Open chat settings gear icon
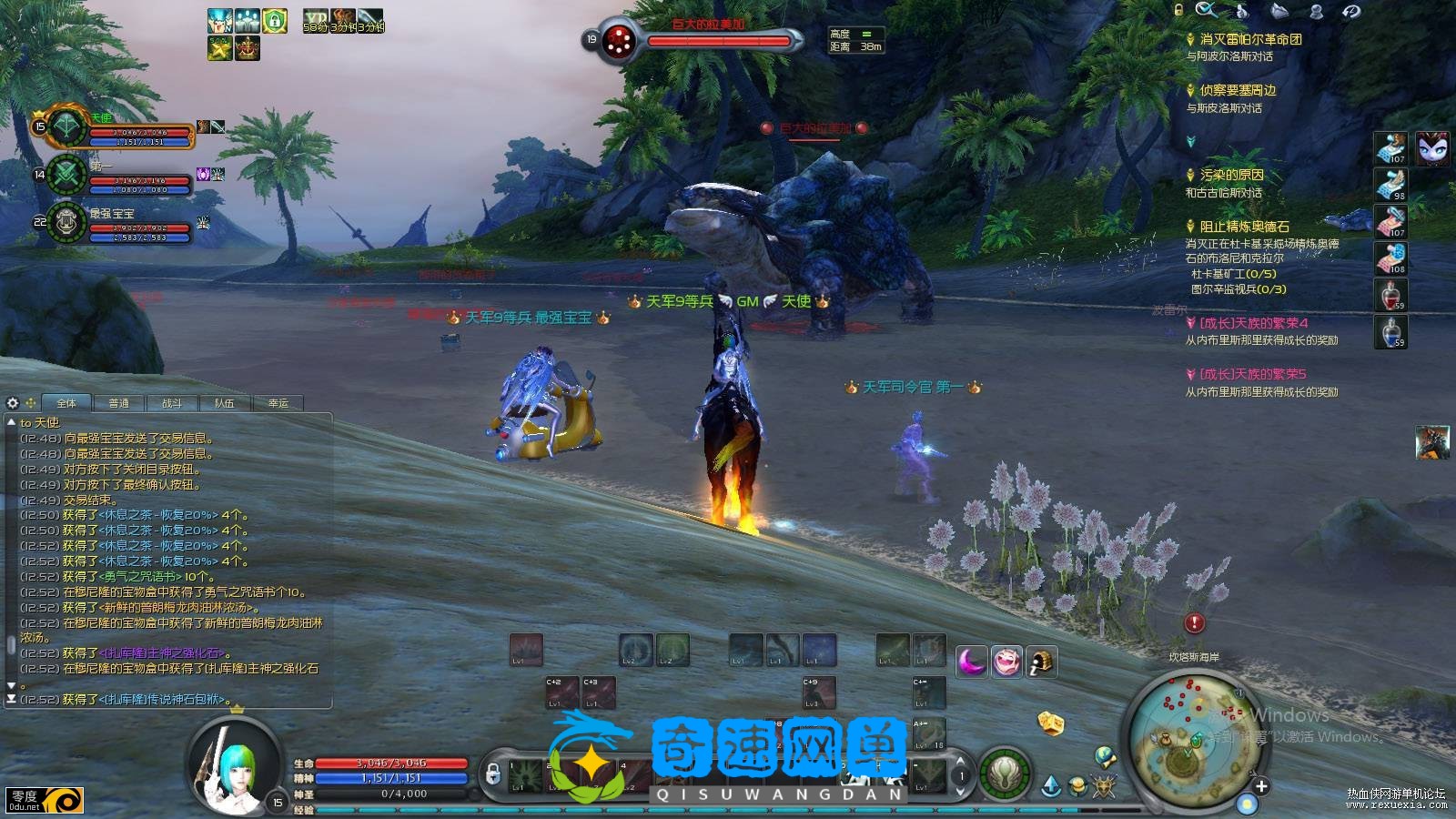Image resolution: width=1456 pixels, height=819 pixels. tap(13, 402)
